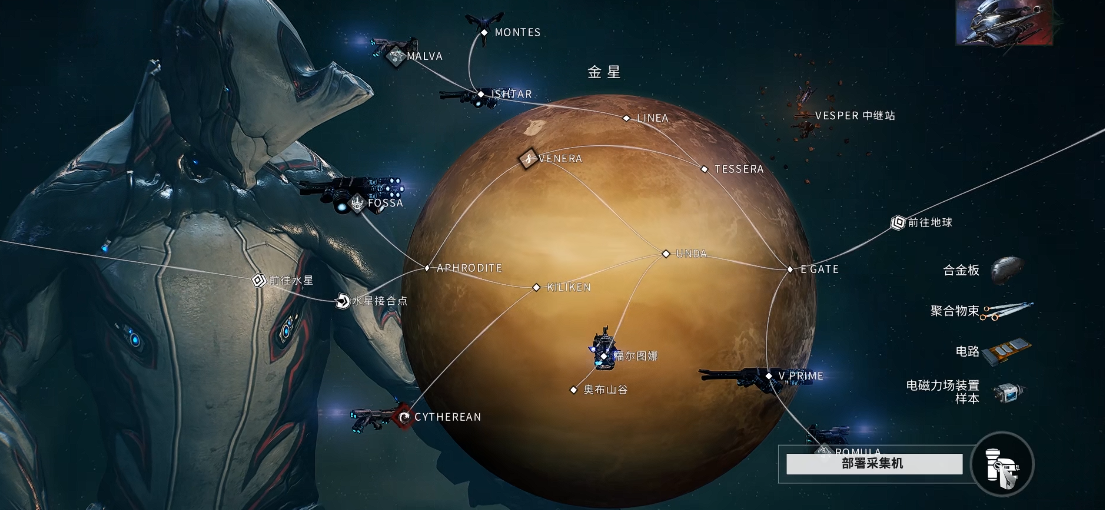Pick the TESSERA mission node
Screen dimensions: 1105x510
click(704, 169)
